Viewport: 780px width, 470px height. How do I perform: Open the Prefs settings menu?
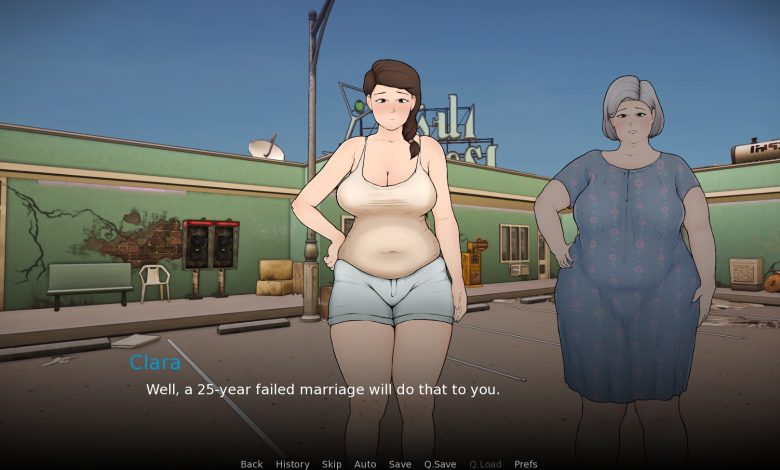click(x=525, y=464)
